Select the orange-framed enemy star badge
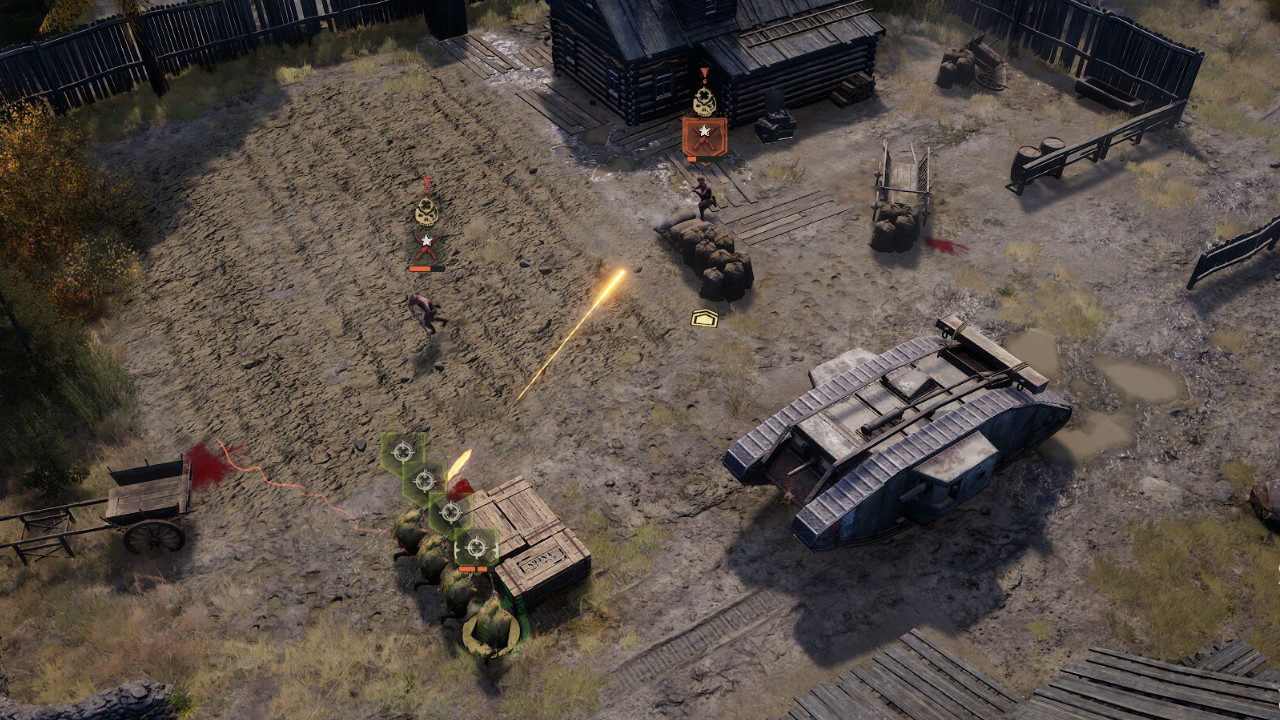Viewport: 1280px width, 720px height. click(704, 135)
